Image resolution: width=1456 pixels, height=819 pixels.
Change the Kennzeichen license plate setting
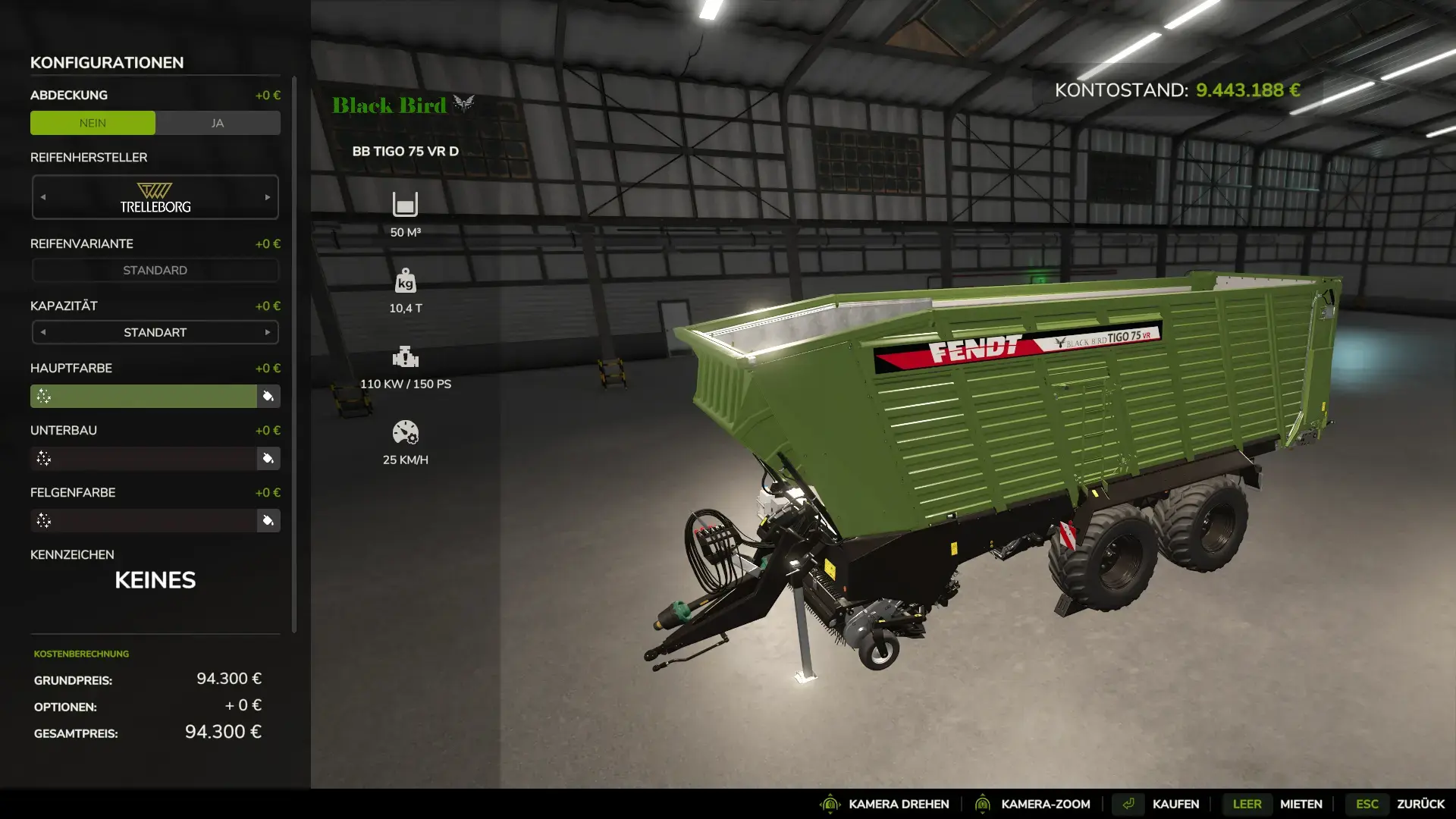click(155, 580)
